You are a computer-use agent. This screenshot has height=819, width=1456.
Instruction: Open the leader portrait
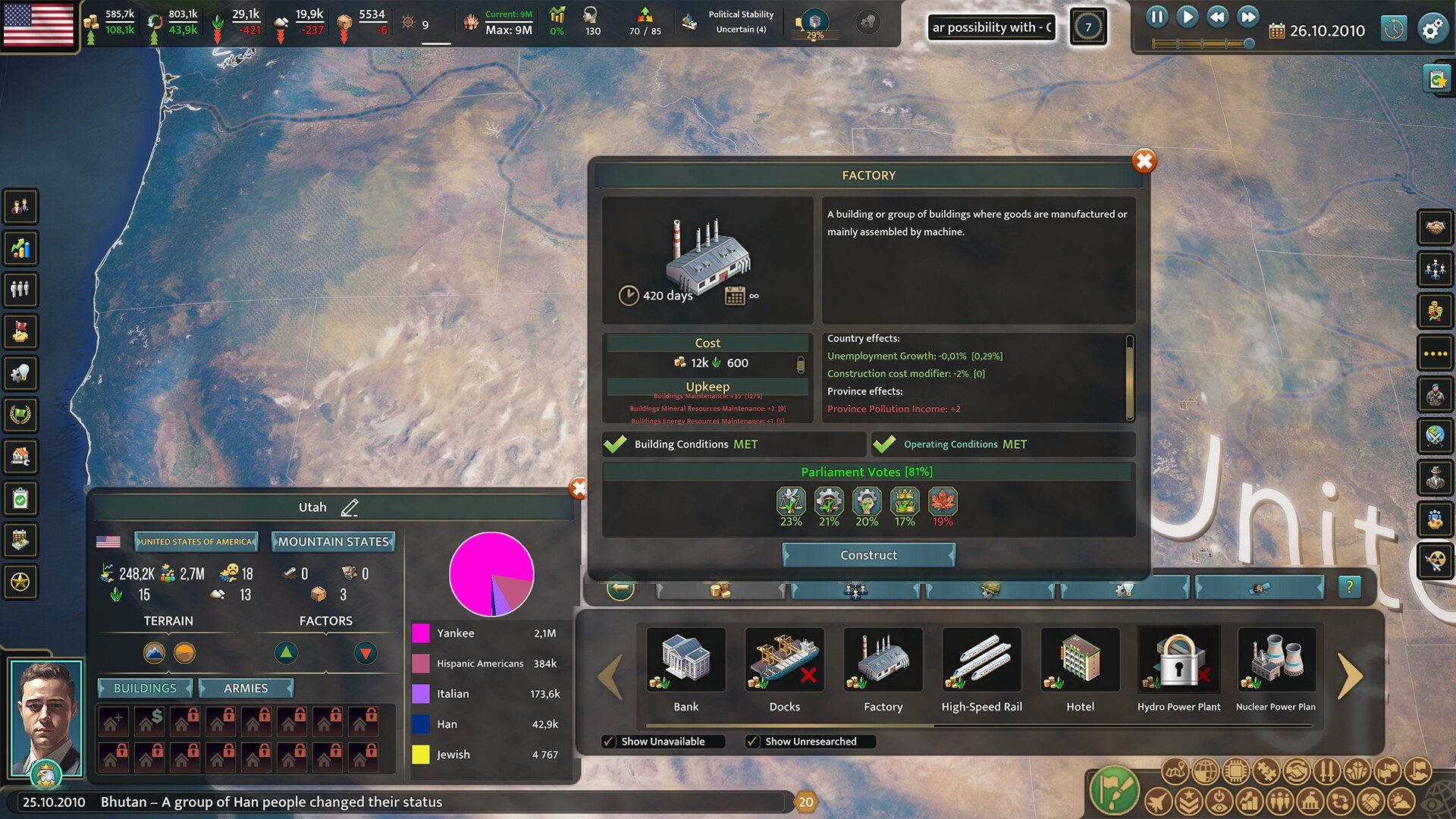click(45, 717)
